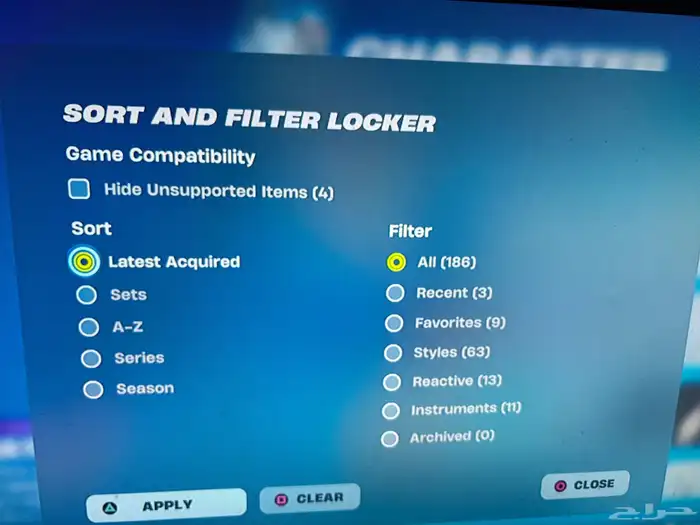
Task: Sort items by Series
Action: [x=91, y=358]
